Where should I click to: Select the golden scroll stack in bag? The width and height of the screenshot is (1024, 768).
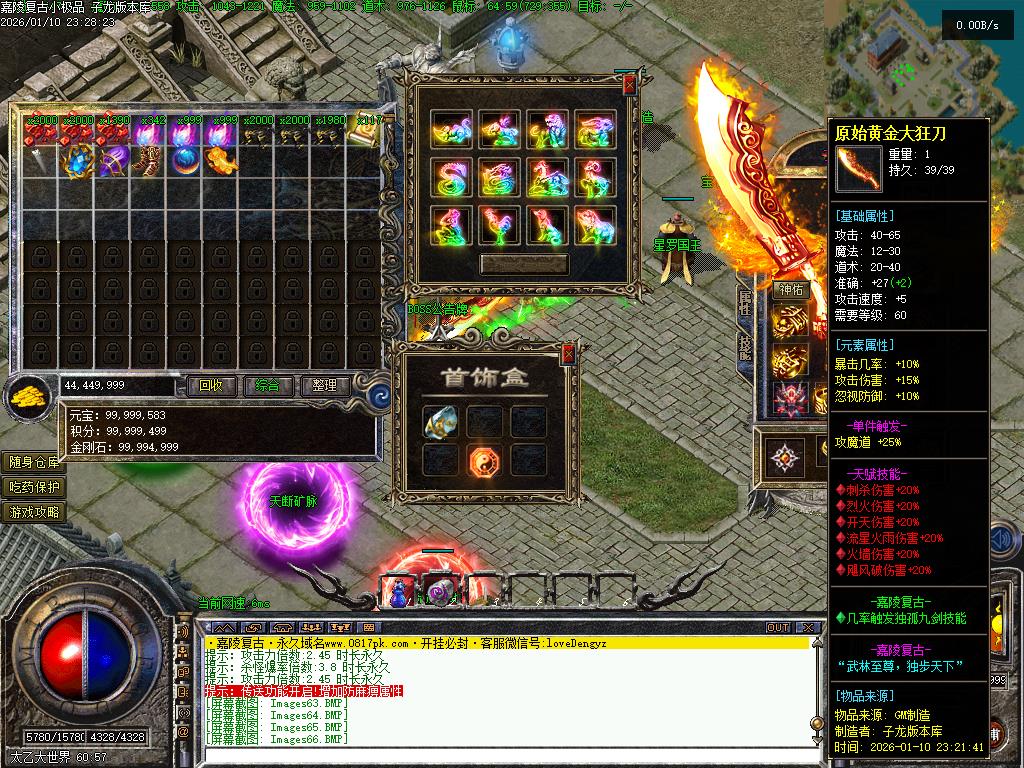coord(364,134)
